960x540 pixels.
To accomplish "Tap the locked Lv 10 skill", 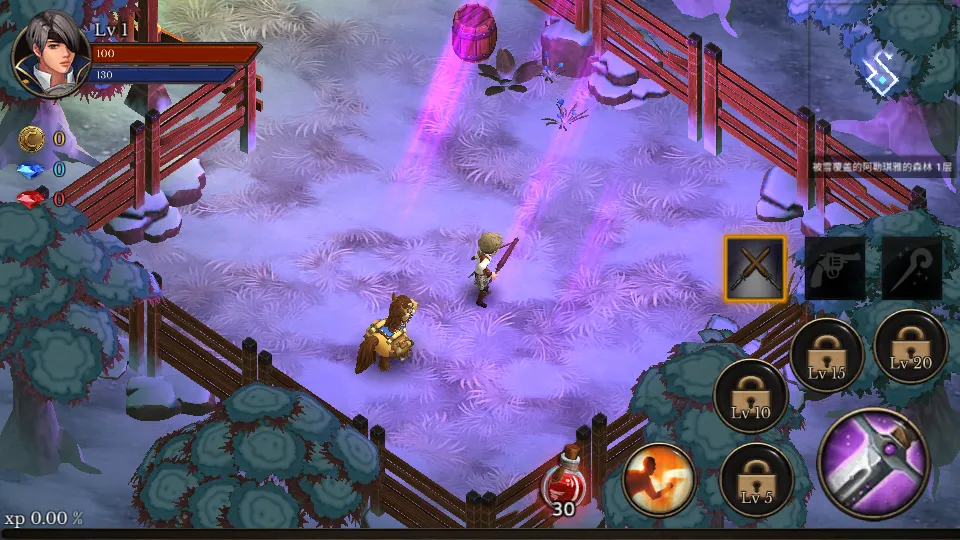I will [x=750, y=393].
